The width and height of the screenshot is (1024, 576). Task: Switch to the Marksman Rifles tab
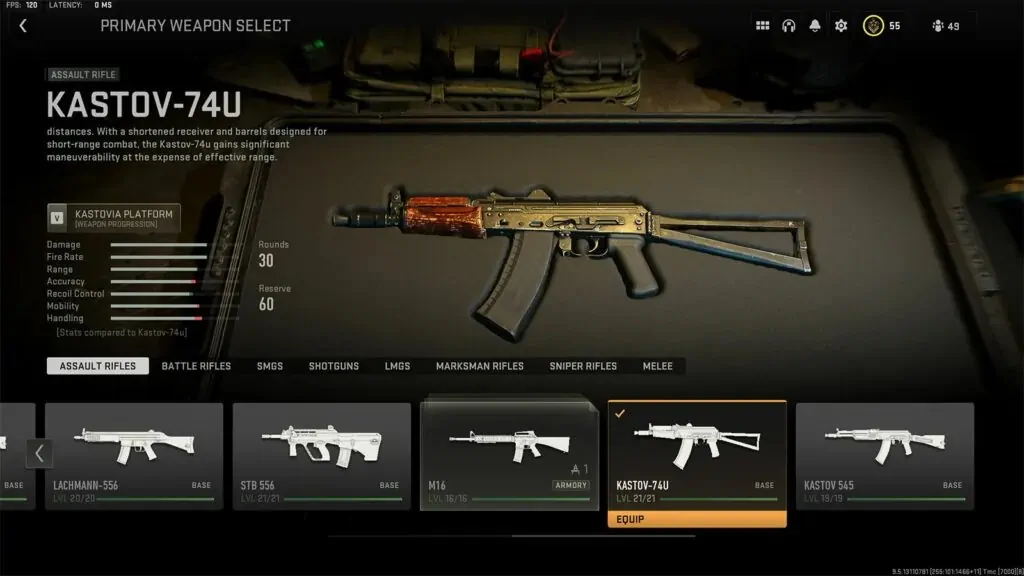[x=479, y=366]
